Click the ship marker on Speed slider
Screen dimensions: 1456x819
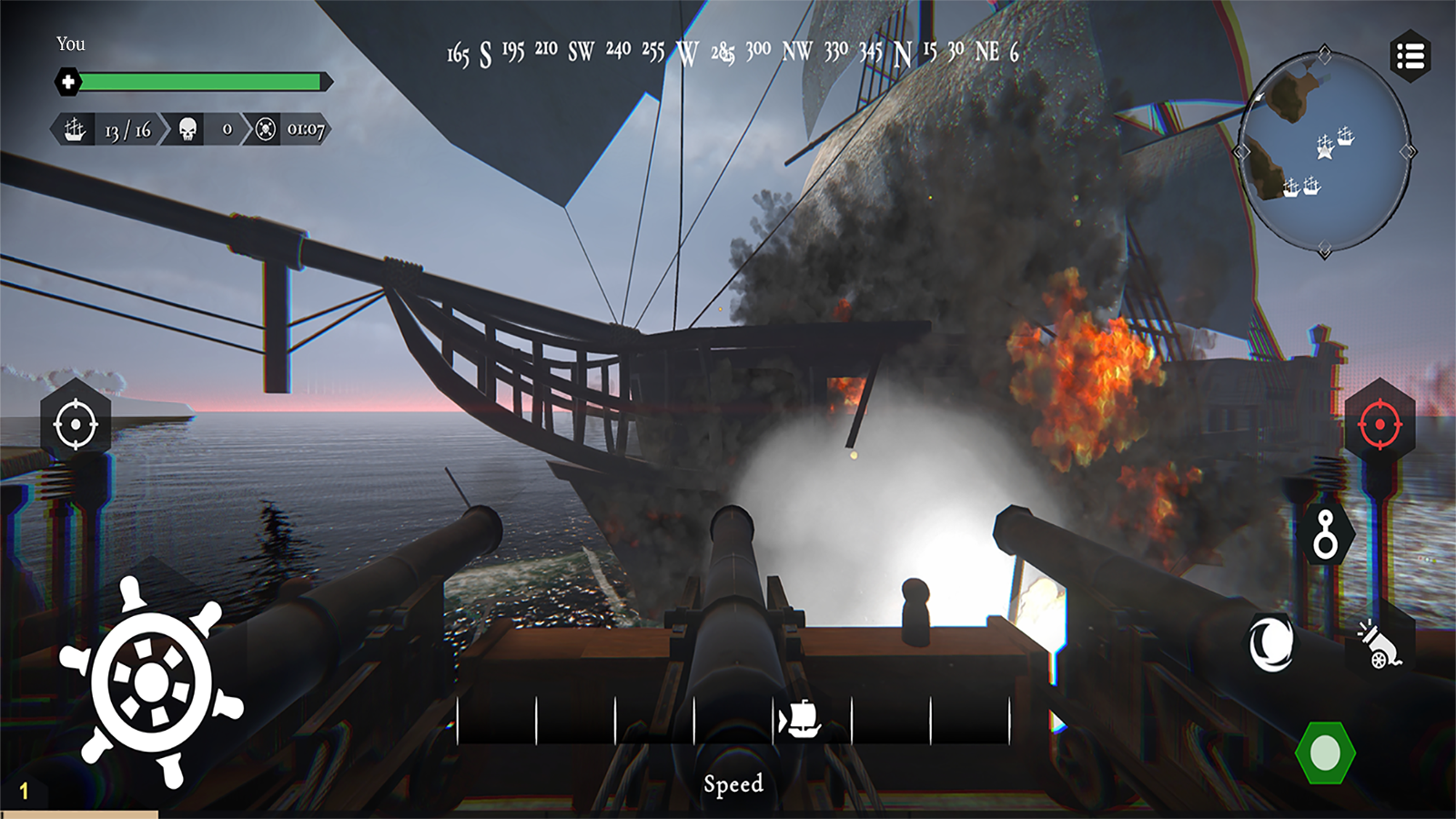point(800,720)
